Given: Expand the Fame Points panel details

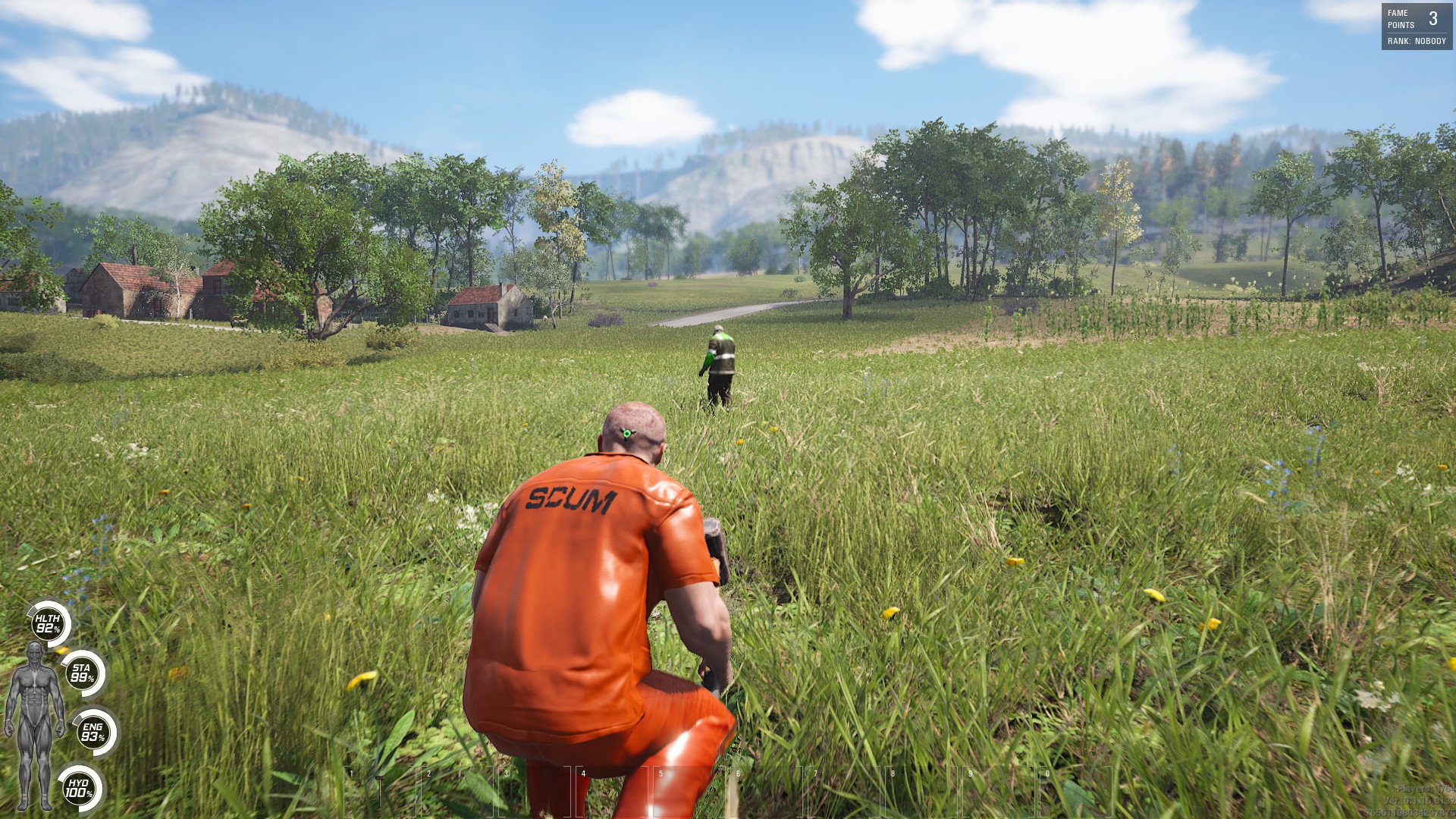Looking at the screenshot, I should click(x=1413, y=23).
